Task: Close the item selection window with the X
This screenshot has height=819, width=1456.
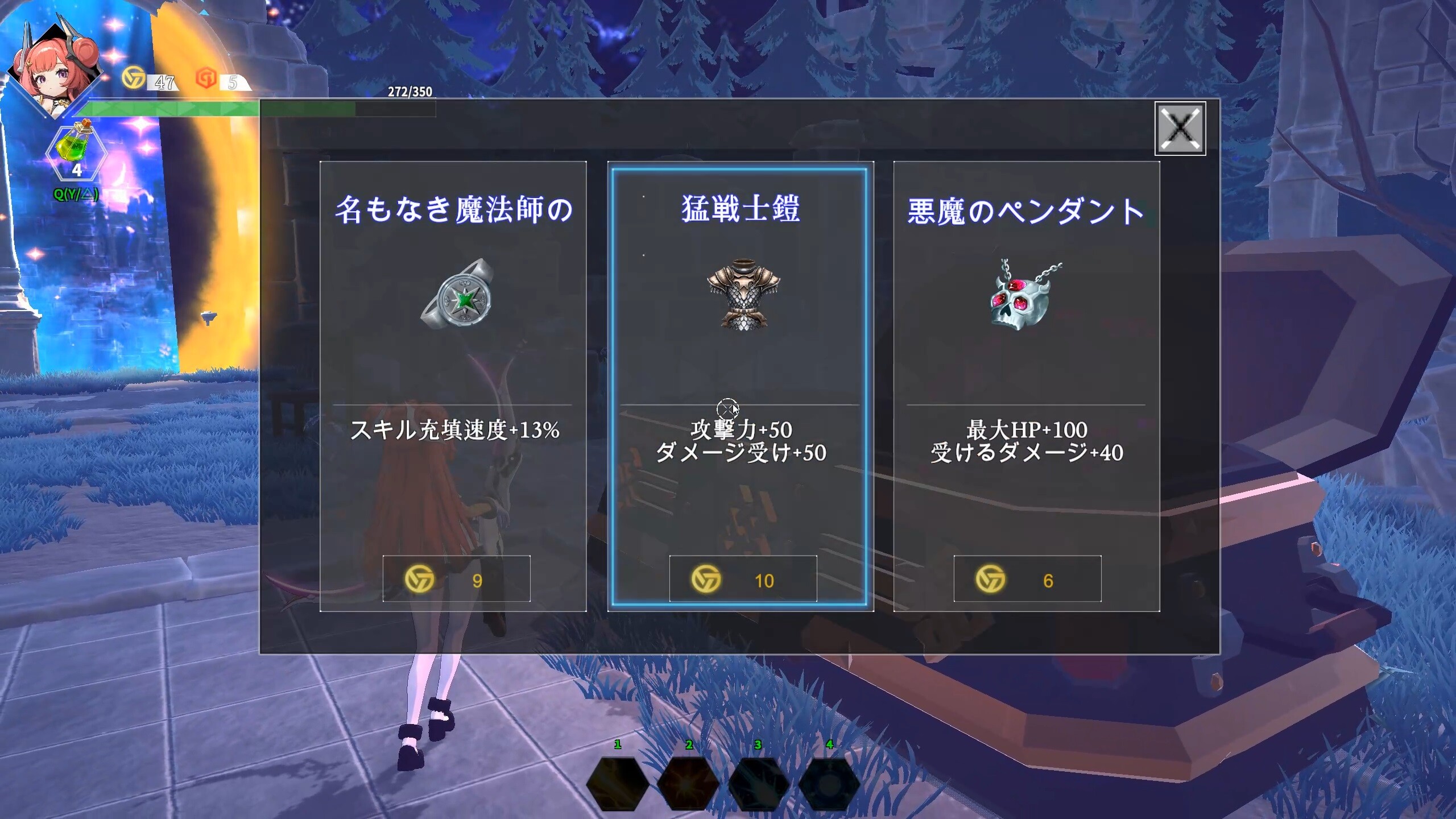Action: pyautogui.click(x=1179, y=129)
